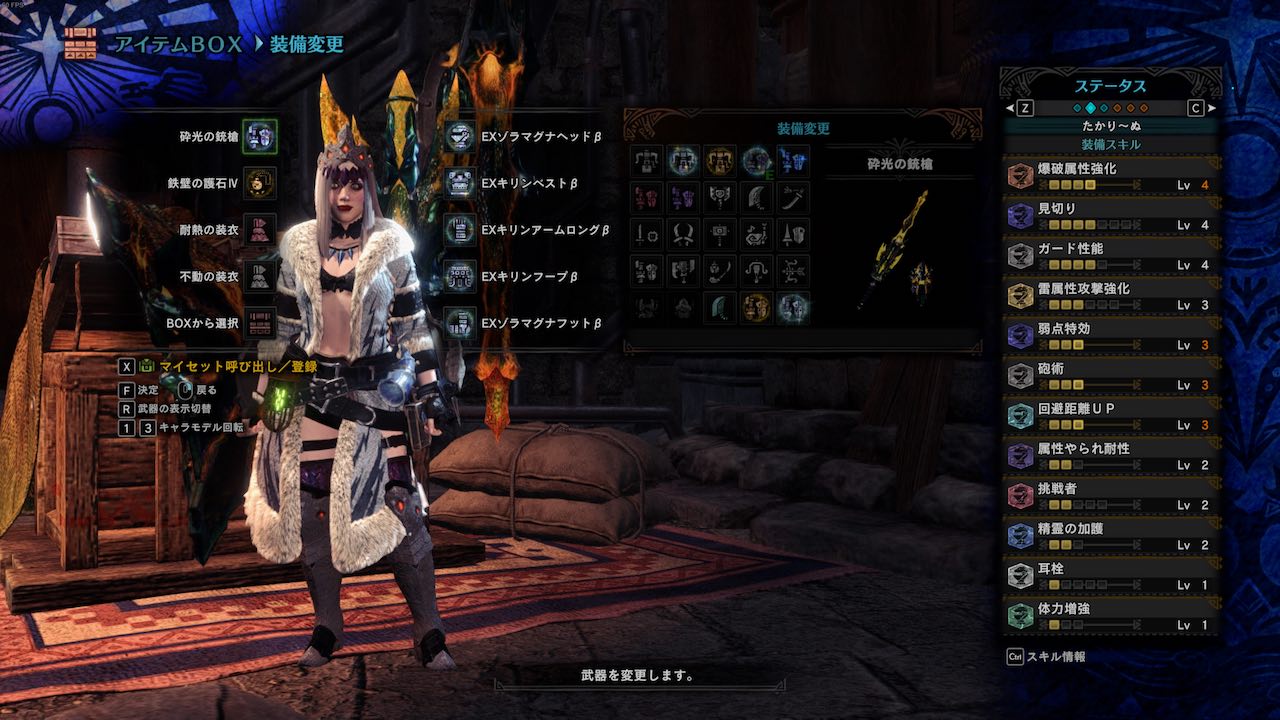Screen dimensions: 1280x720
Task: Open the 鉄壁の護石IV charm slot
Action: point(260,183)
